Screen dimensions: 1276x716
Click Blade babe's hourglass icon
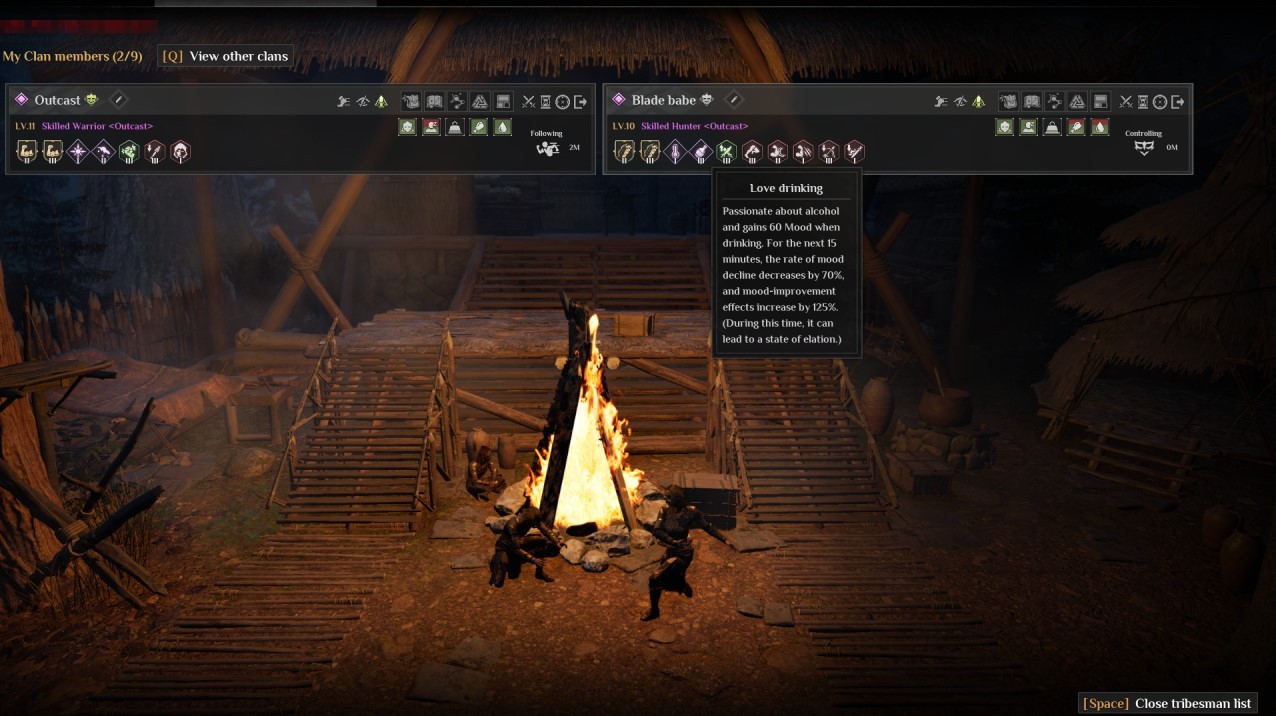(1144, 102)
